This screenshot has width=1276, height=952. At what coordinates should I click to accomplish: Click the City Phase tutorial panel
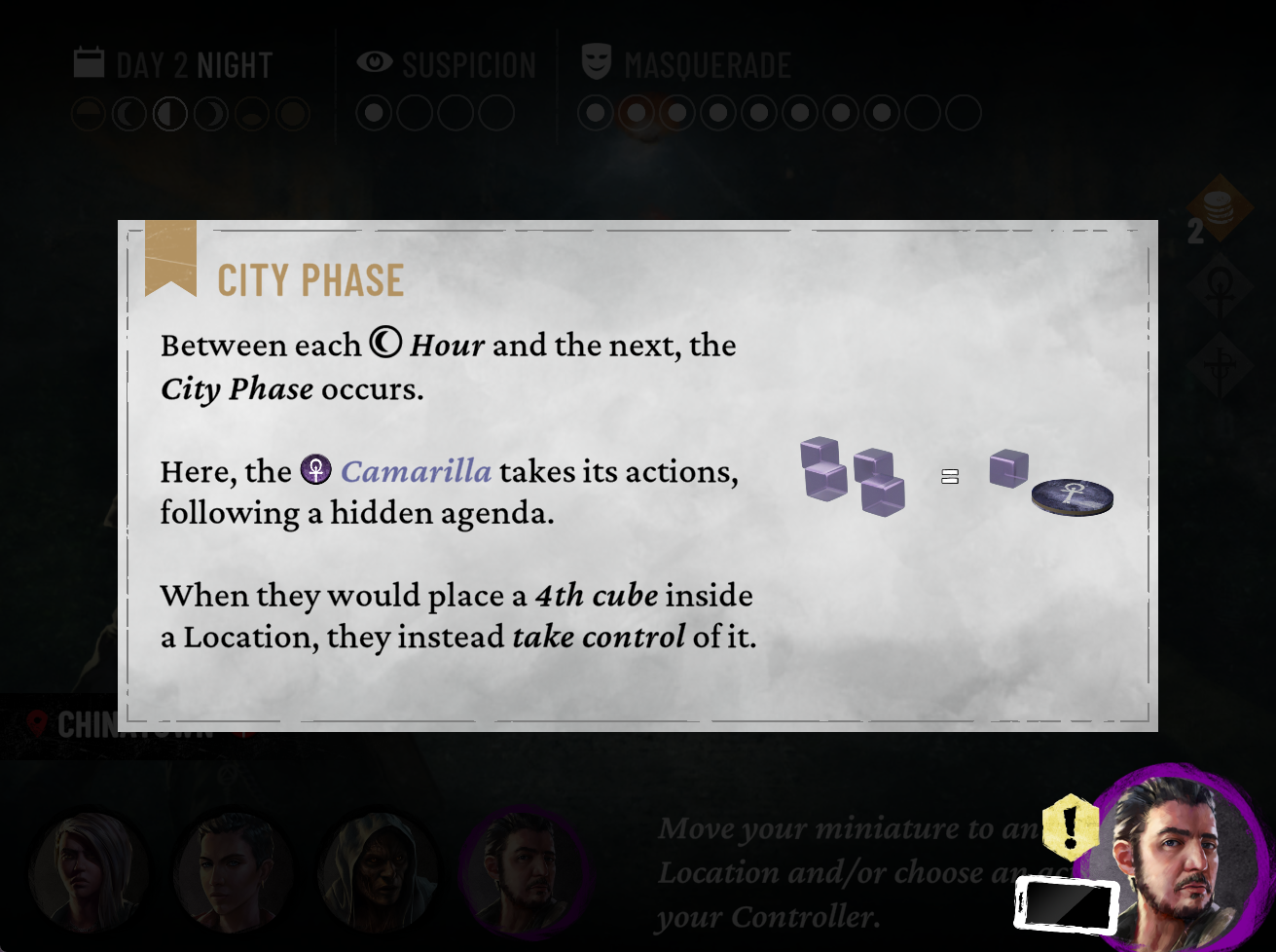click(x=638, y=475)
